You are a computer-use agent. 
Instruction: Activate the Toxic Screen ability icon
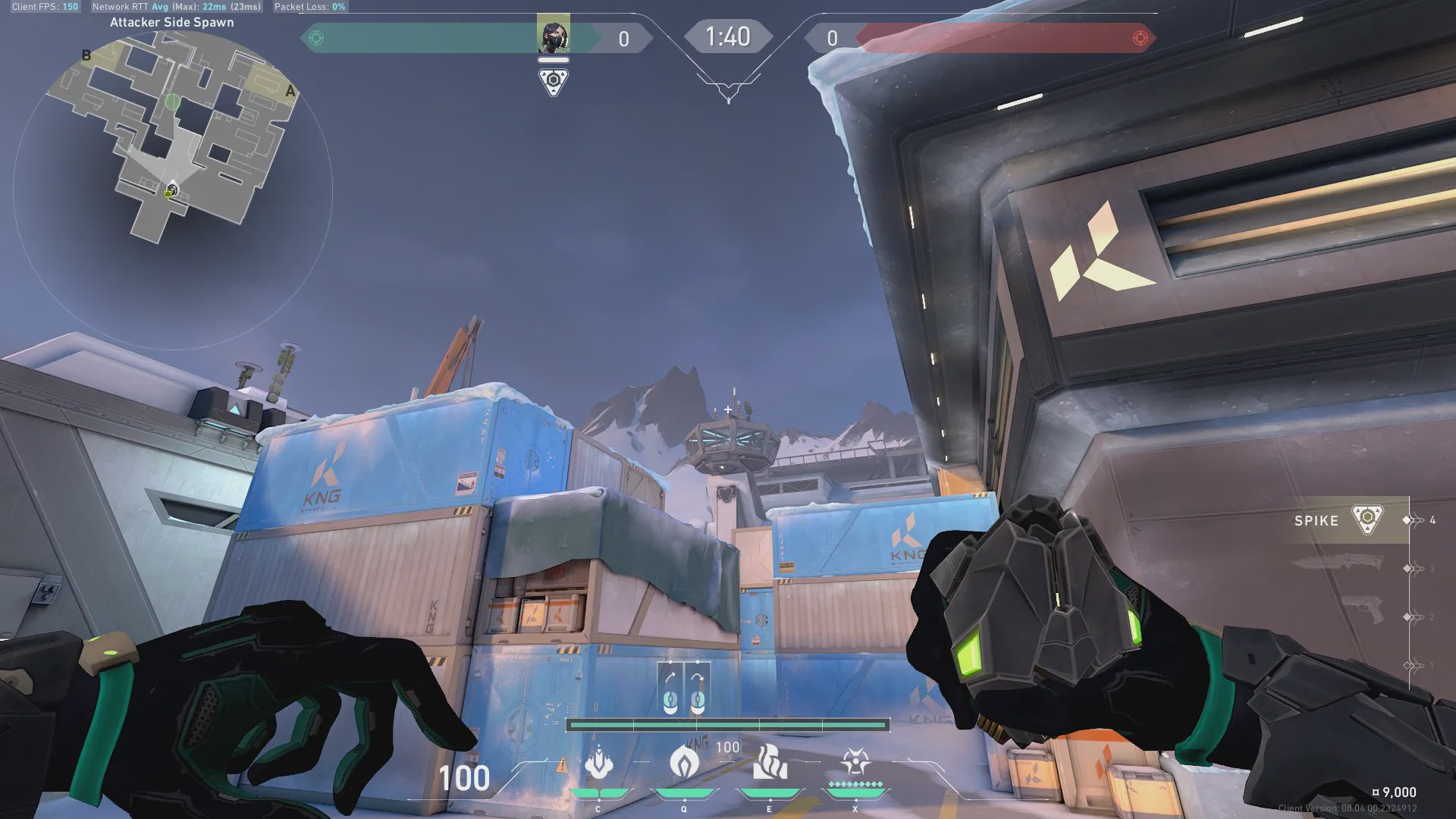(770, 762)
